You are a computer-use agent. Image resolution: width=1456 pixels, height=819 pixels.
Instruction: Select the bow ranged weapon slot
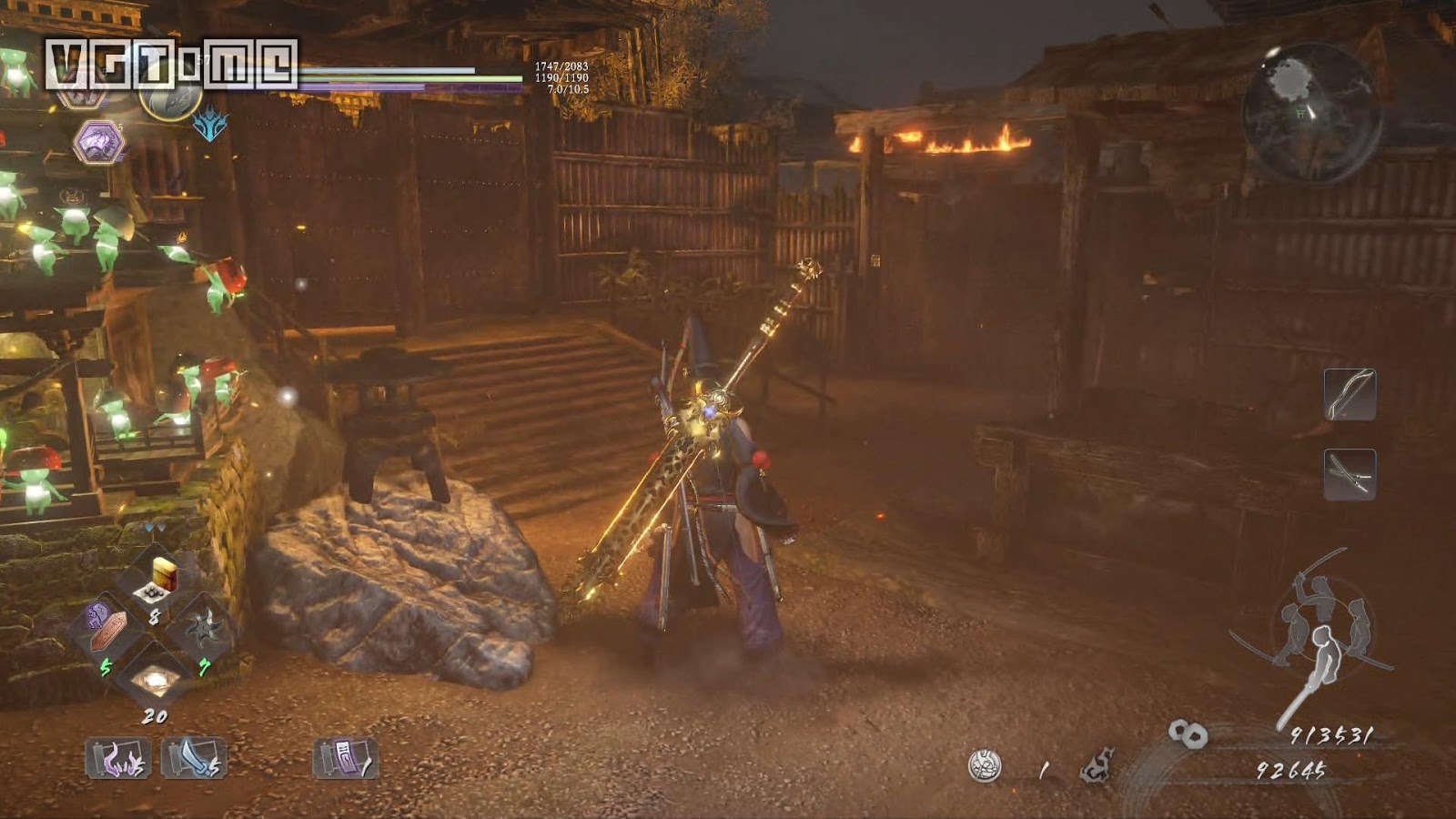pos(1349,394)
